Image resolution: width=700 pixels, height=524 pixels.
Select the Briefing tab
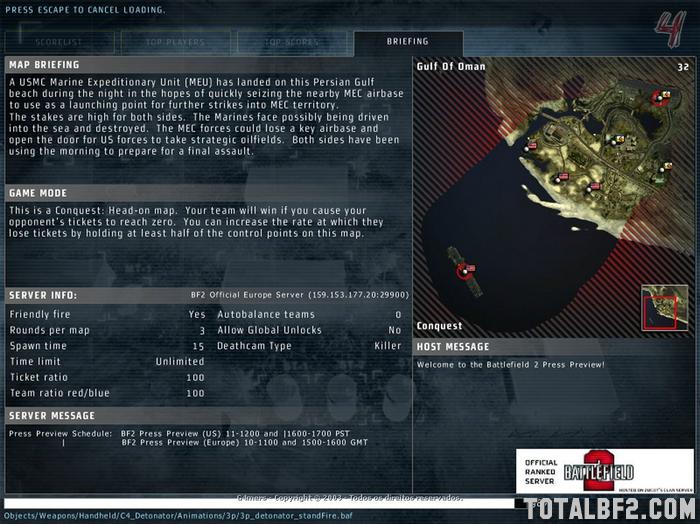(407, 42)
